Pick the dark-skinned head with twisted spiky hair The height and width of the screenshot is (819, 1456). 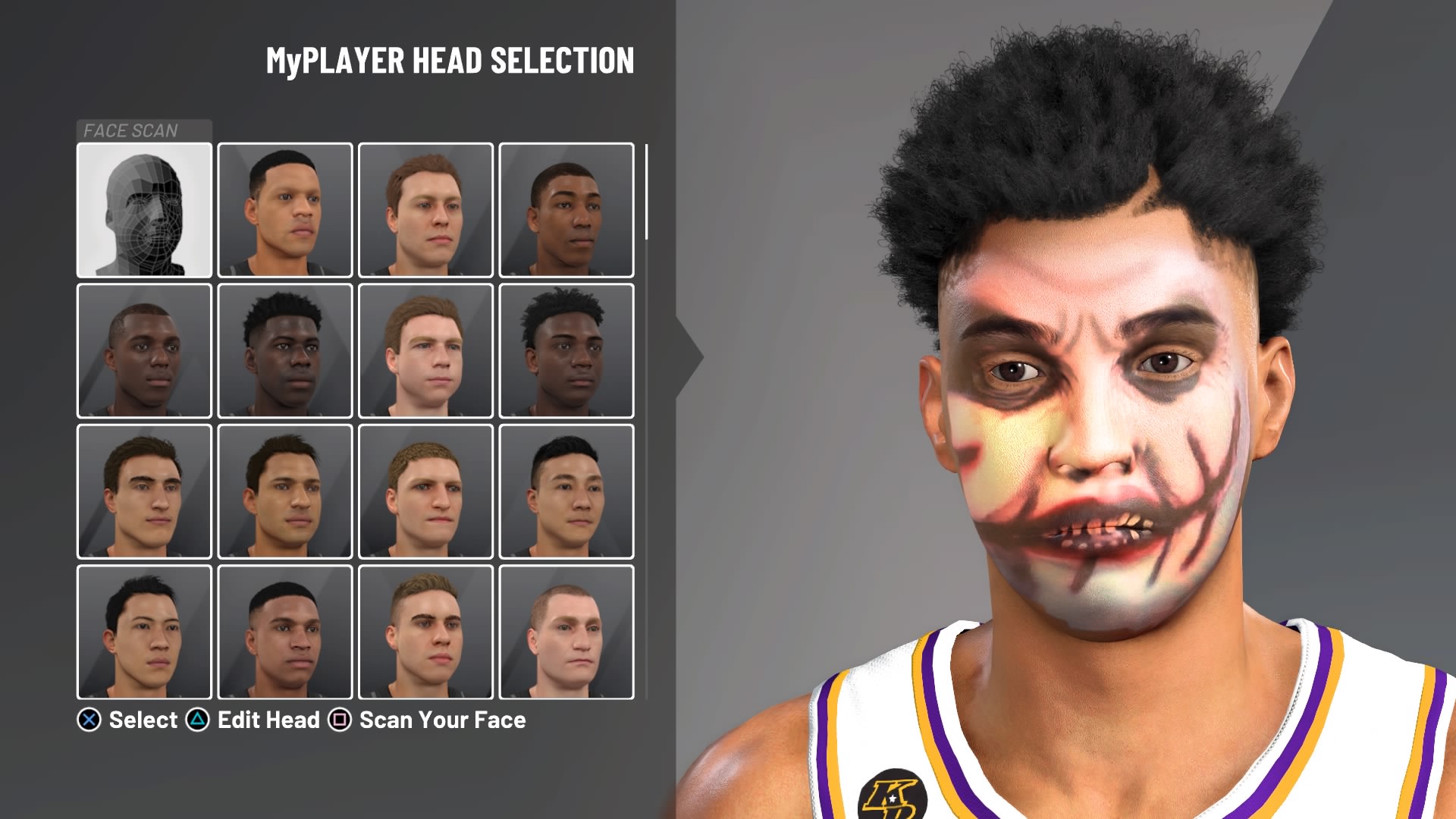566,350
